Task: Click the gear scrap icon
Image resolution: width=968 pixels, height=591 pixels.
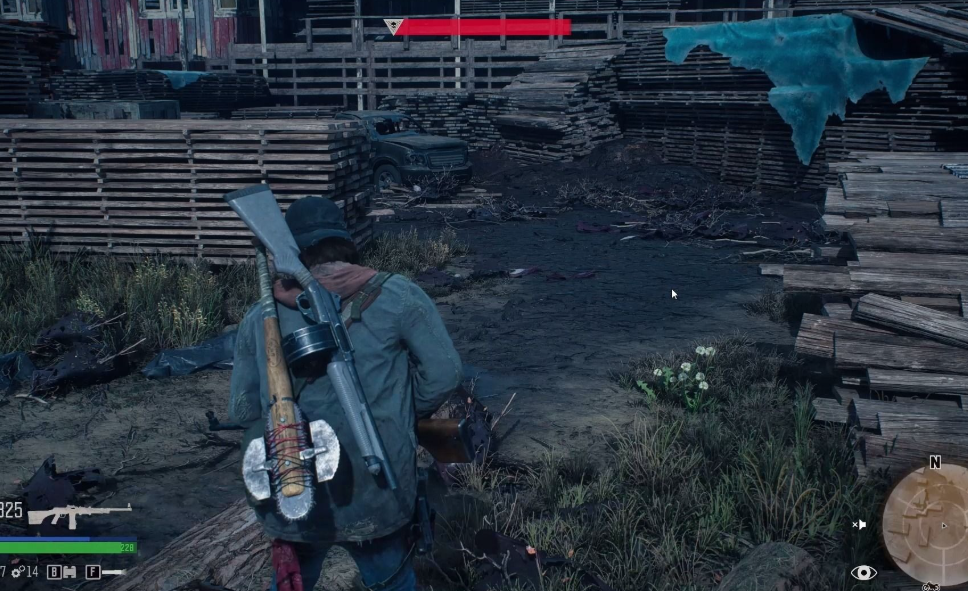Action: [x=18, y=572]
